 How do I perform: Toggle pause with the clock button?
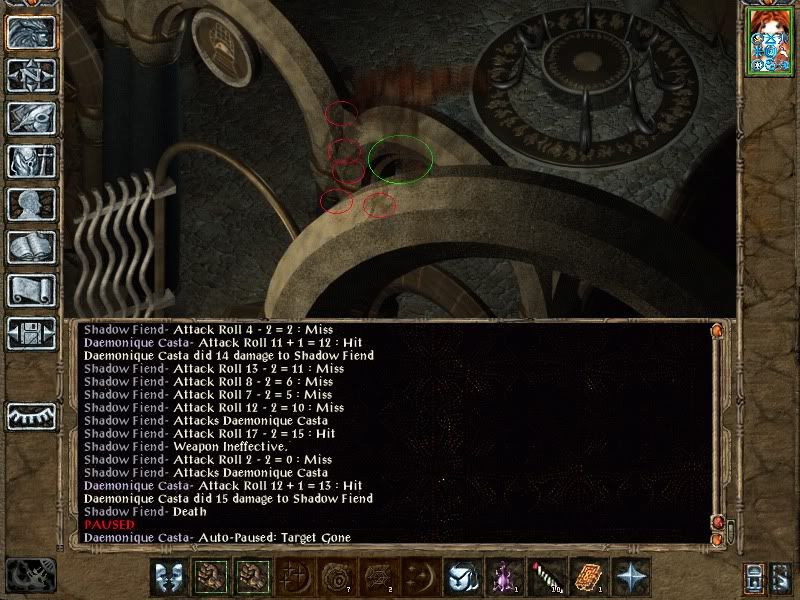pyautogui.click(x=28, y=574)
